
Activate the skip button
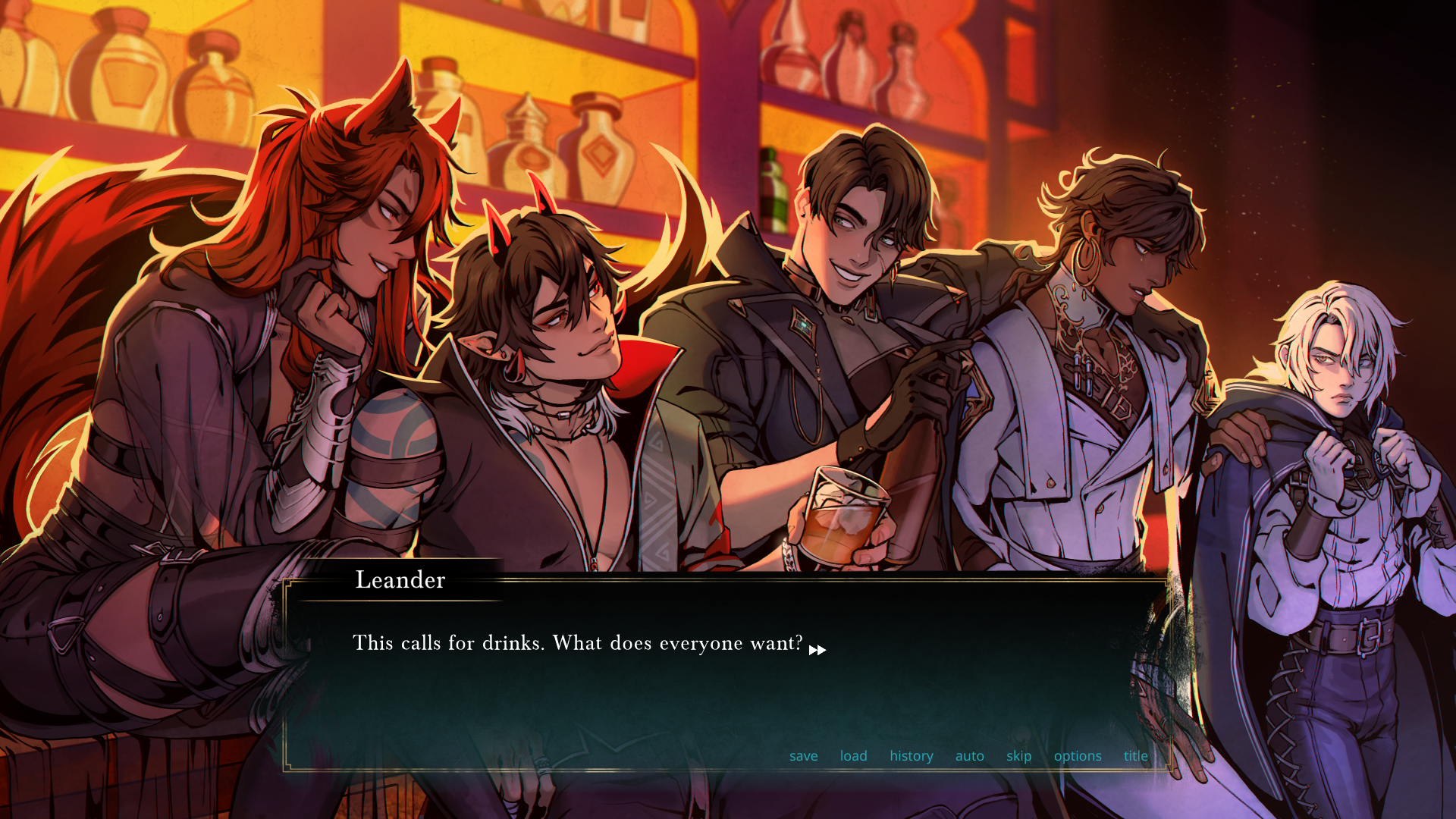point(1018,756)
